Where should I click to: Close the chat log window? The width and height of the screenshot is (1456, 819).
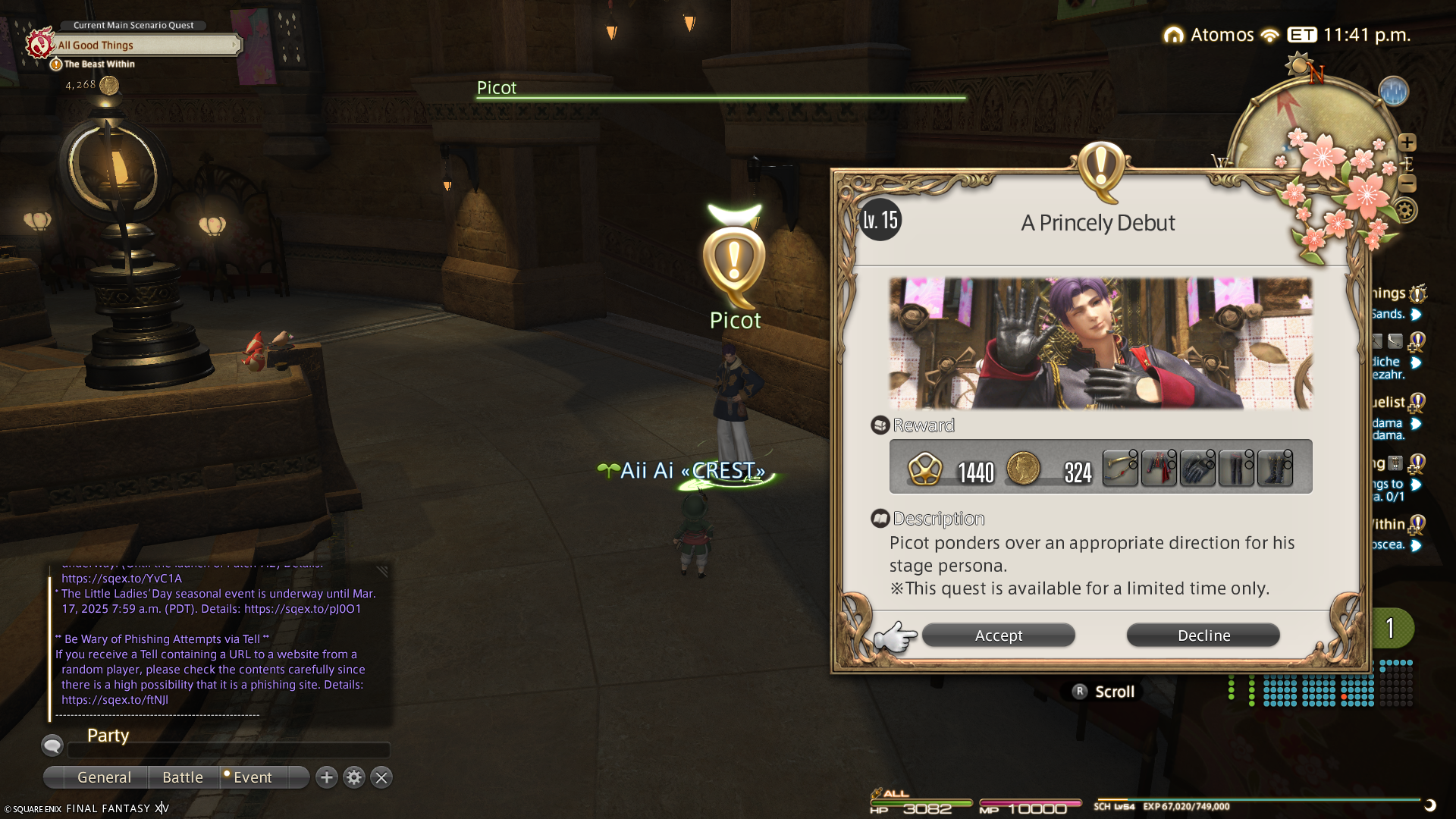pos(381,777)
